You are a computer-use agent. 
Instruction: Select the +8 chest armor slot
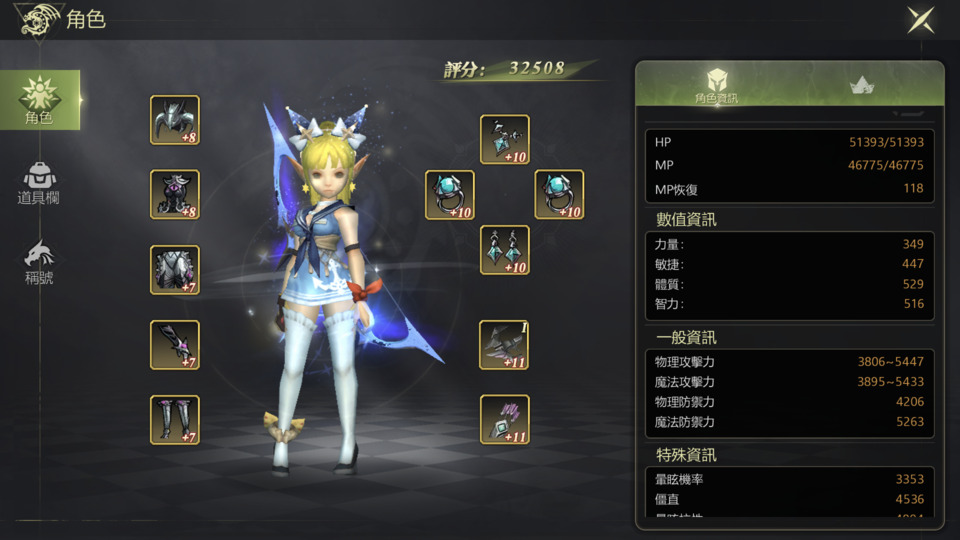coord(175,195)
